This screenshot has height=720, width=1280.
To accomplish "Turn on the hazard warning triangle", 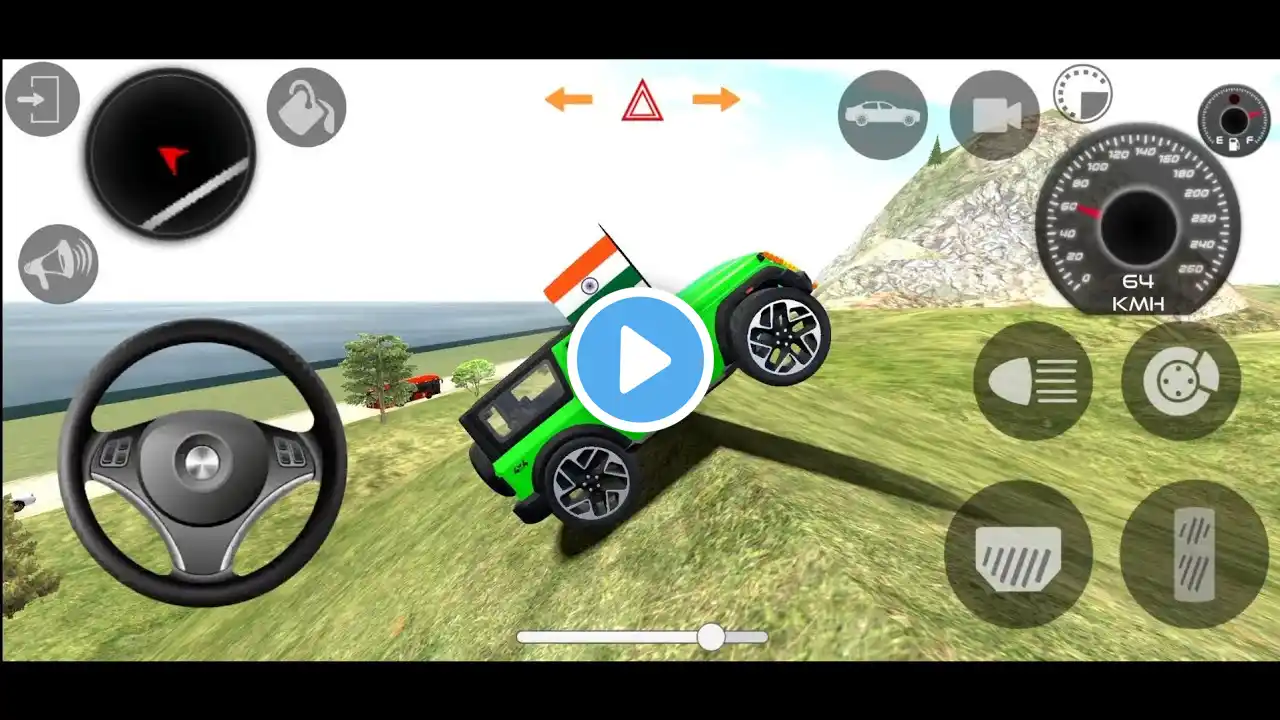I will (642, 102).
